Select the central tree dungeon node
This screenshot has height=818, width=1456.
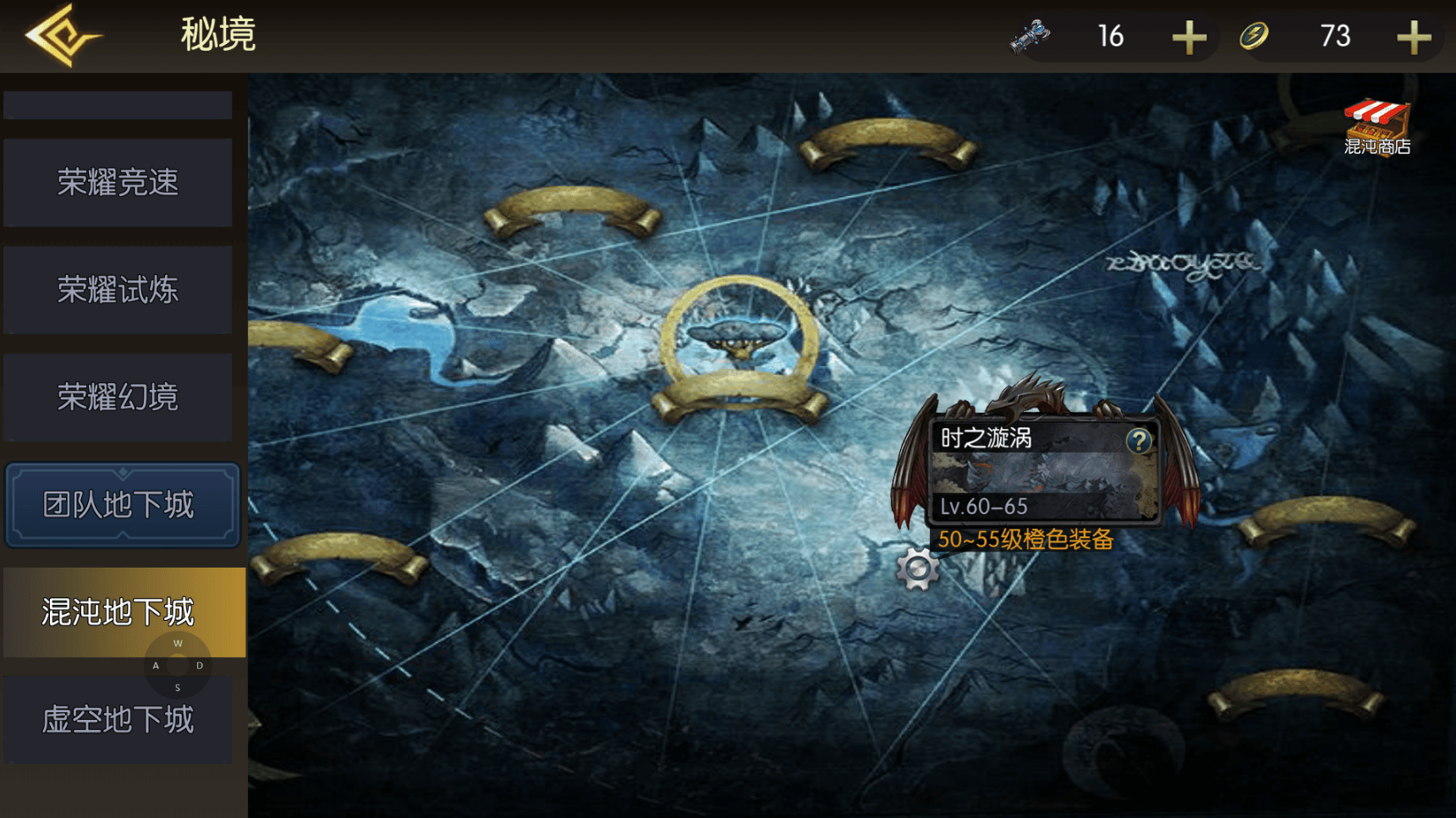click(x=739, y=340)
